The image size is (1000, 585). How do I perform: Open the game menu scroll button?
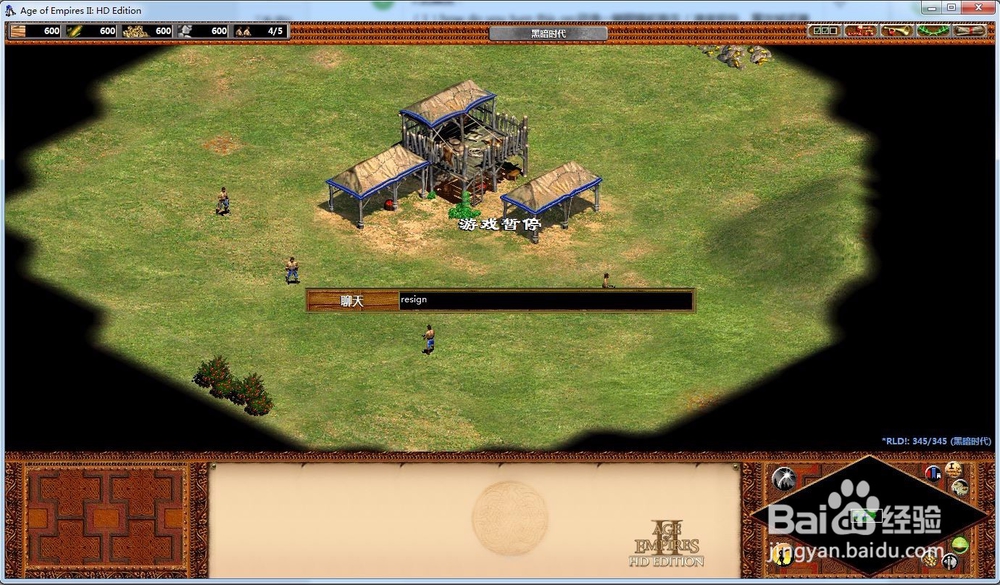(x=970, y=31)
